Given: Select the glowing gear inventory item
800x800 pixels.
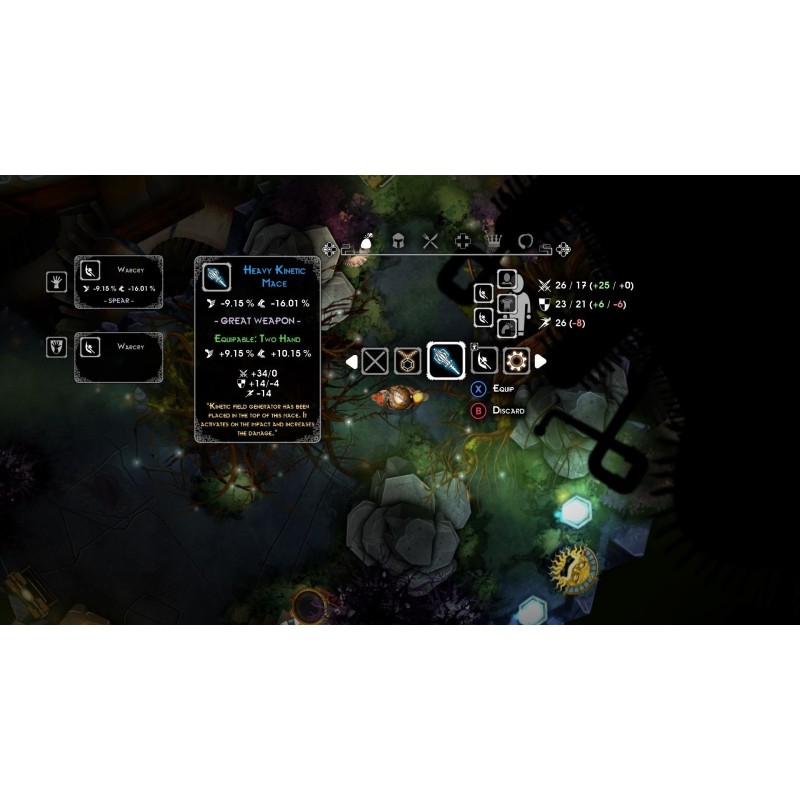Looking at the screenshot, I should pos(516,361).
